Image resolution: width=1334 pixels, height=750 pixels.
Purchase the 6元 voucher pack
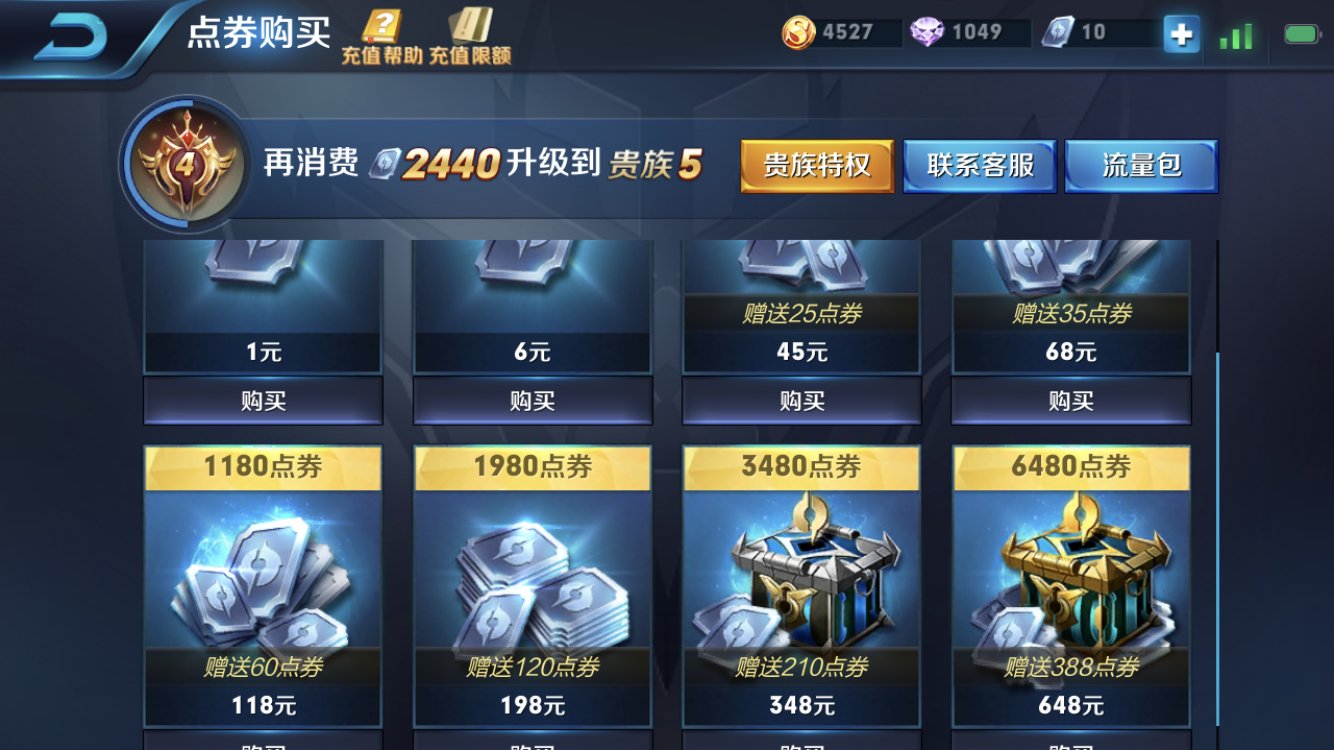pyautogui.click(x=533, y=400)
